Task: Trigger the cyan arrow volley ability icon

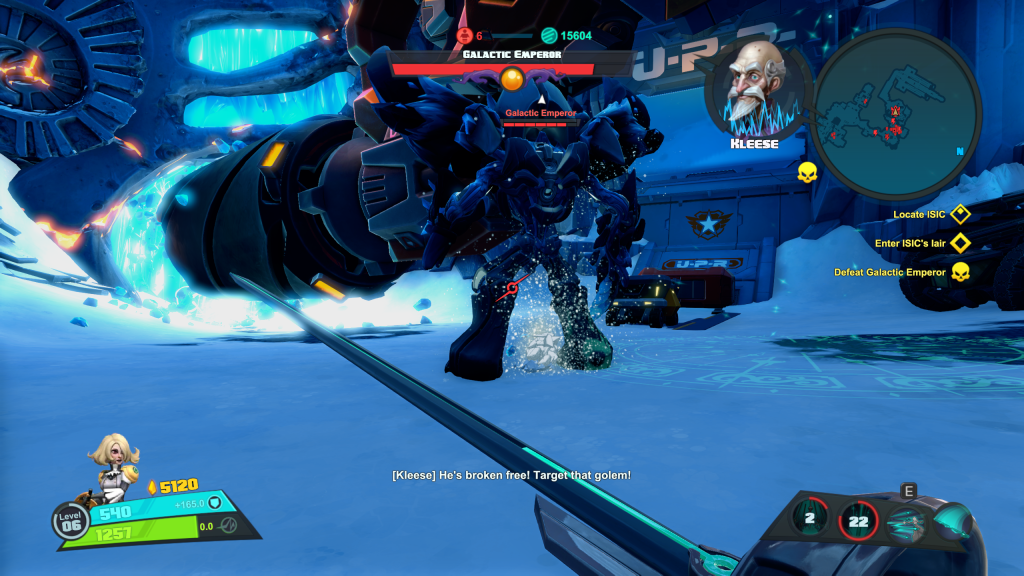Action: pos(906,521)
